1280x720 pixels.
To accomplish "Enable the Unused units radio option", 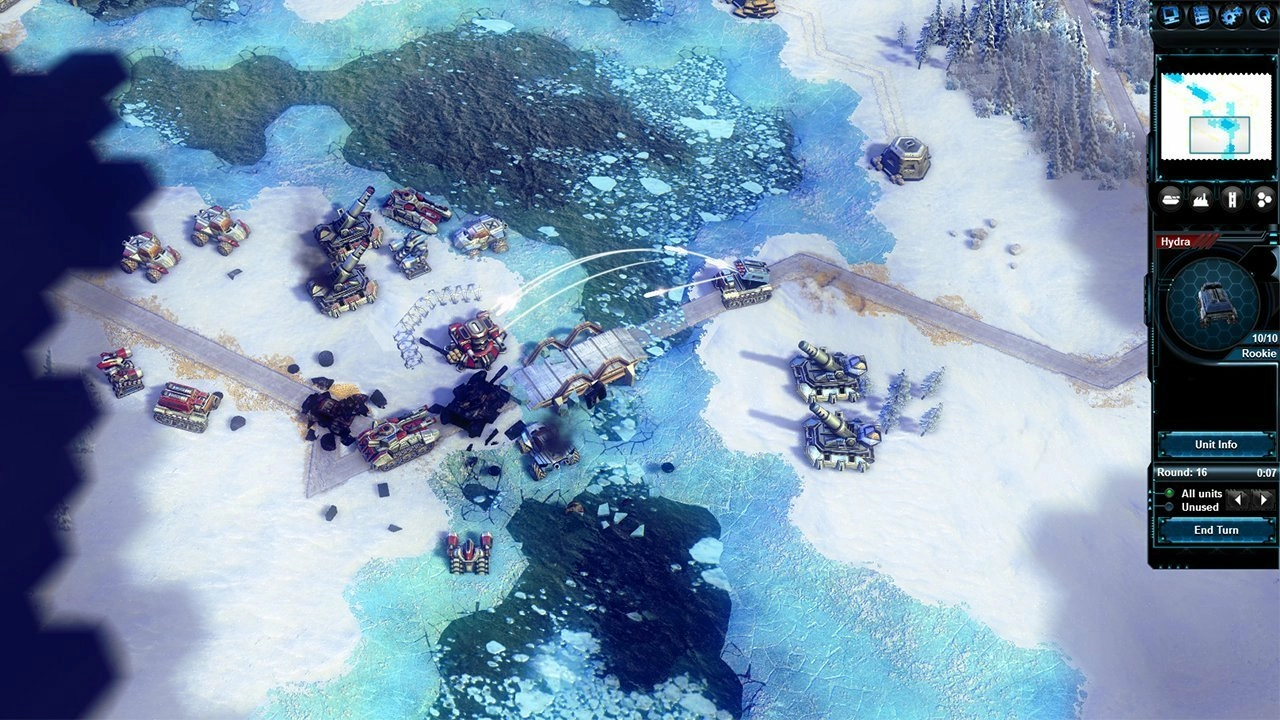I will tap(1170, 506).
